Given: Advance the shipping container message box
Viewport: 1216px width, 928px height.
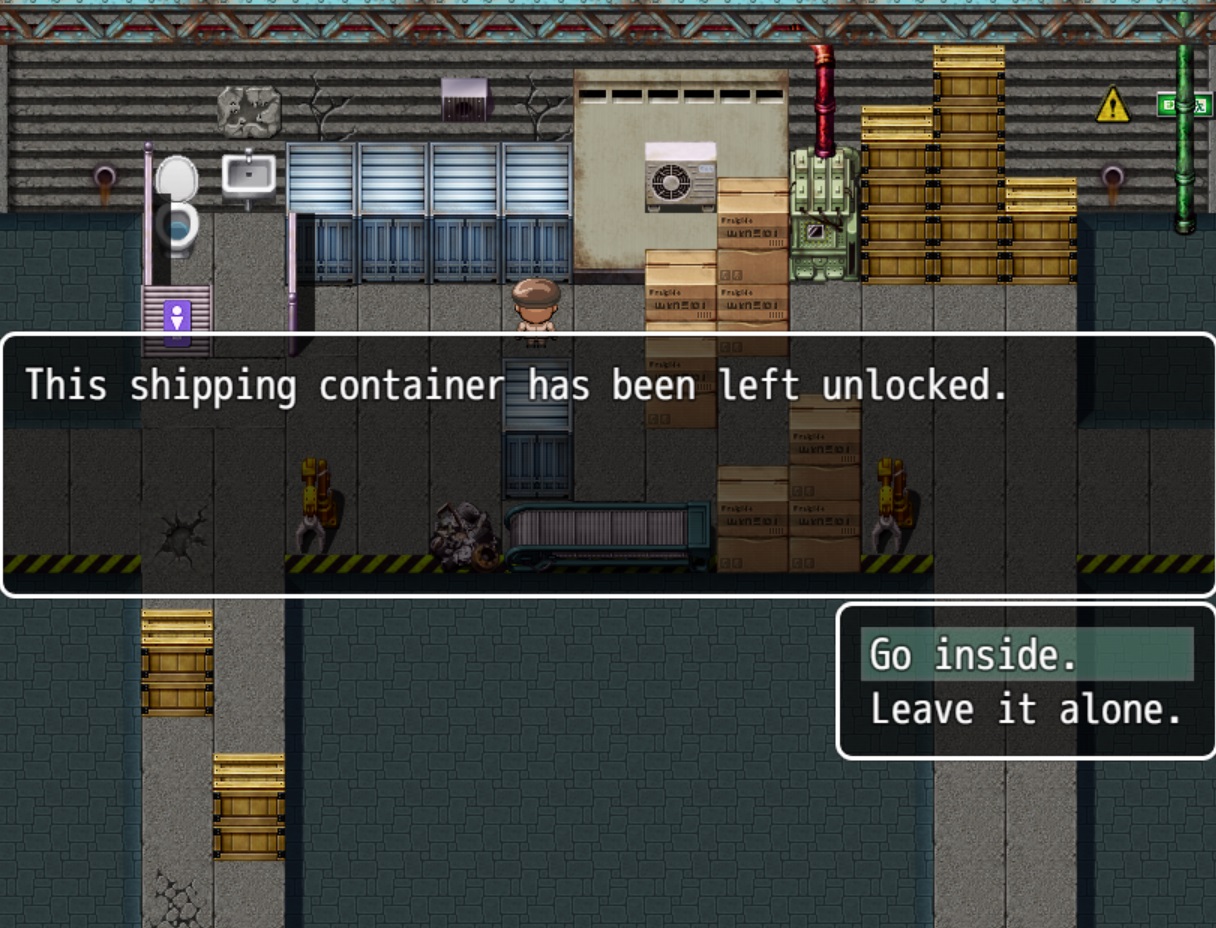Looking at the screenshot, I should (607, 465).
